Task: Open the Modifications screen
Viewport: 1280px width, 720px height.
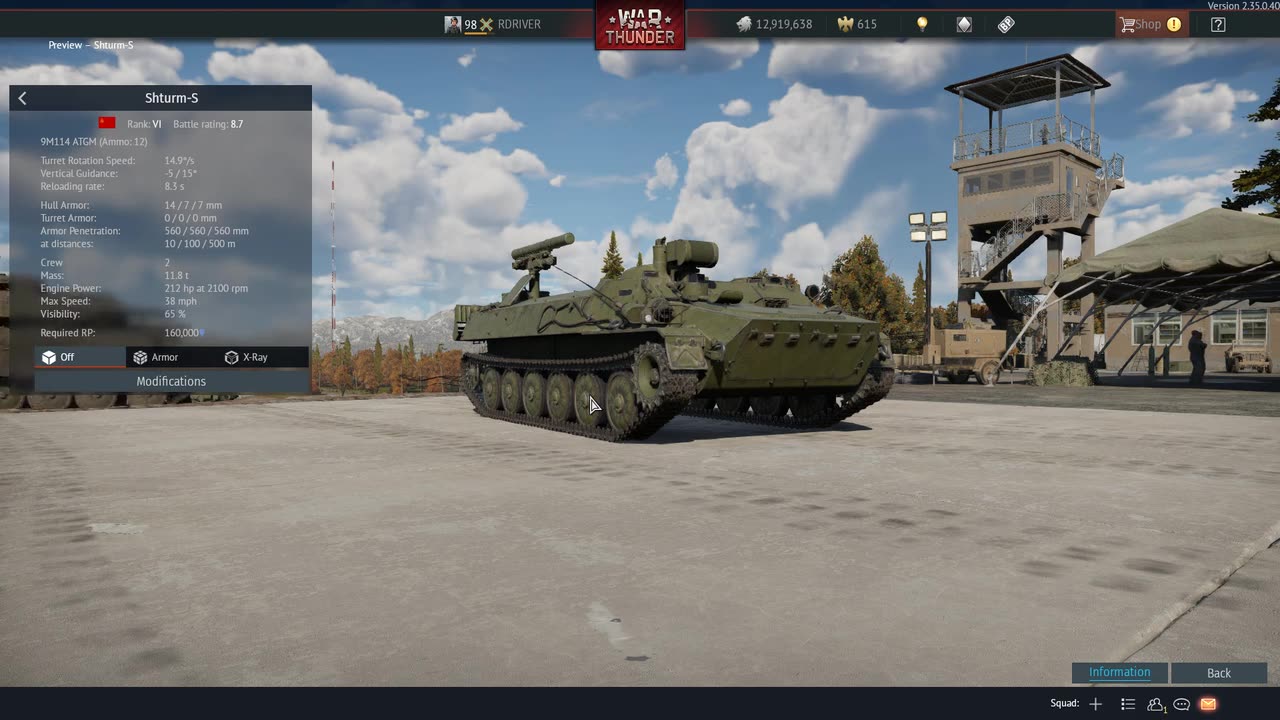Action: coord(171,381)
